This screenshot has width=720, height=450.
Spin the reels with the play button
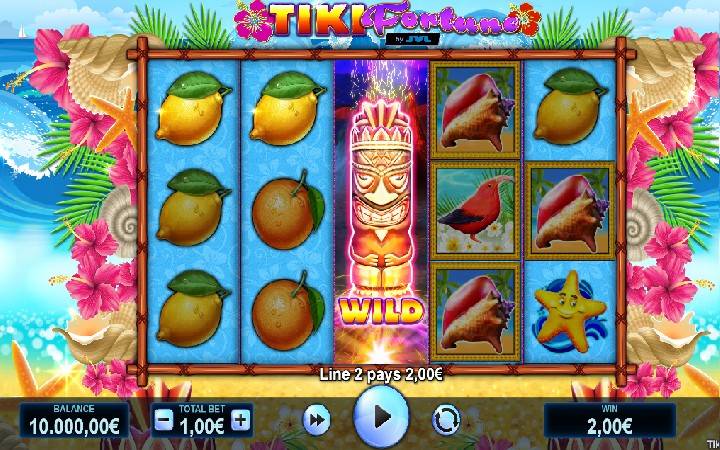[381, 417]
